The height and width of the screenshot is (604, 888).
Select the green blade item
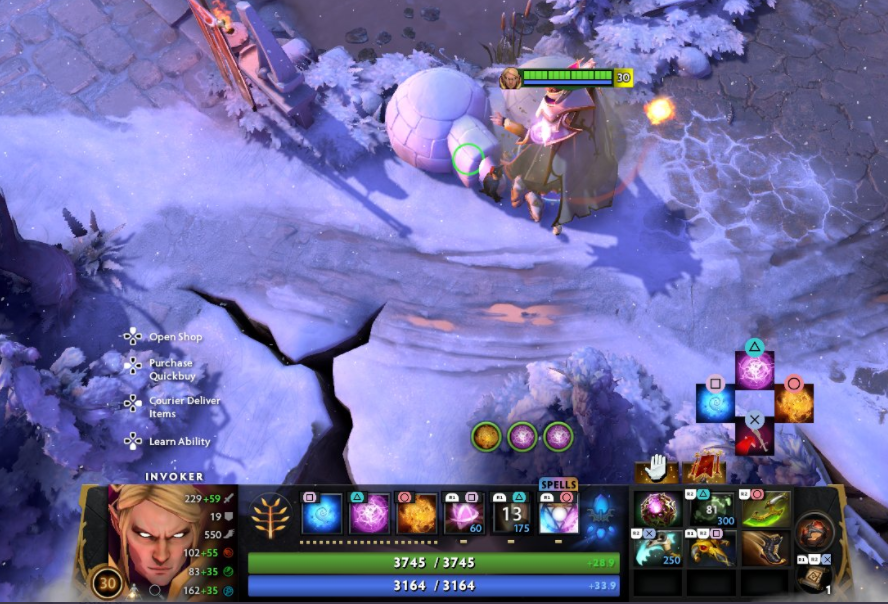pyautogui.click(x=766, y=509)
